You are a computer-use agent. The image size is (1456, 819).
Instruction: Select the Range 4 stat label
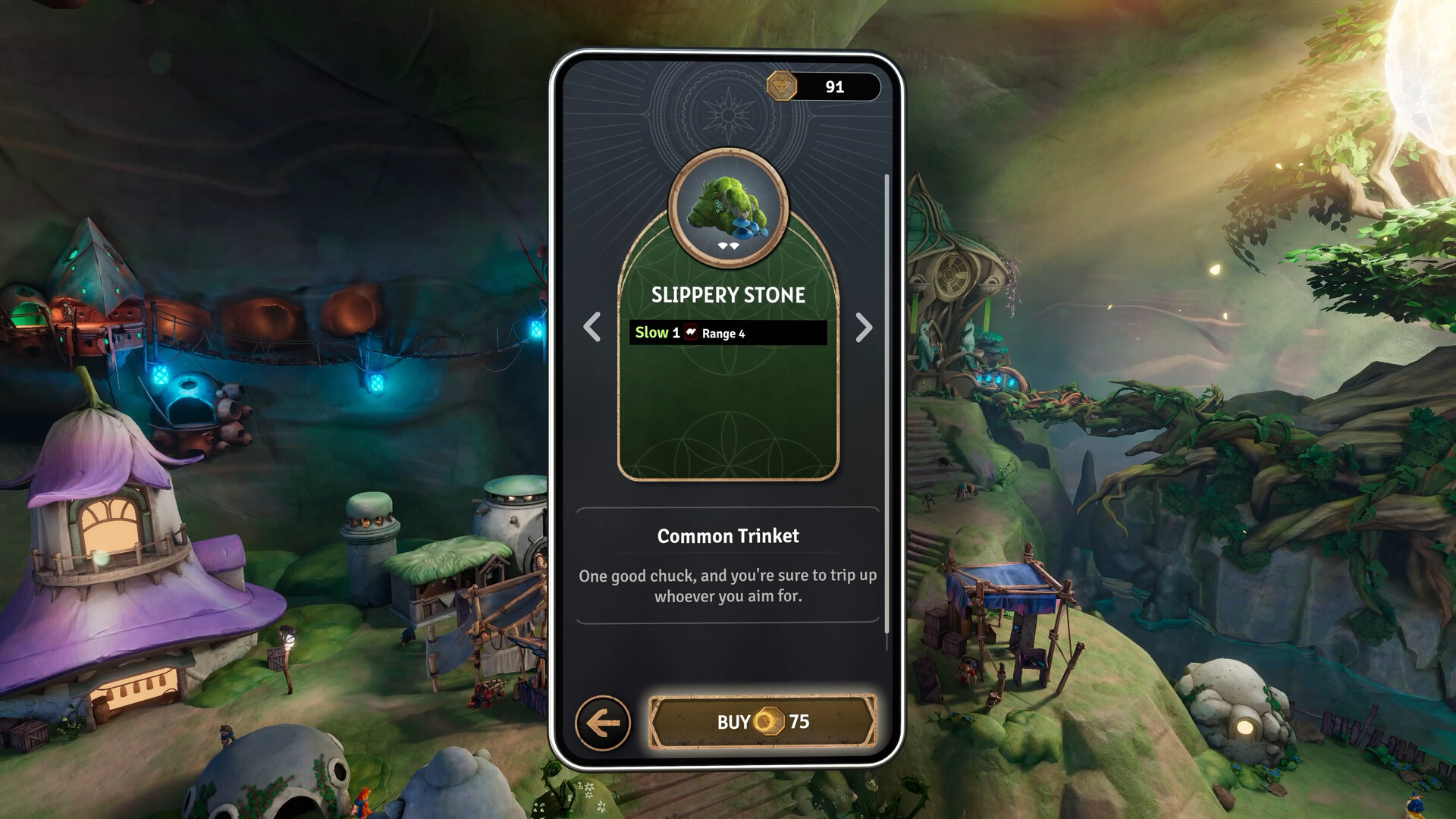pos(726,334)
